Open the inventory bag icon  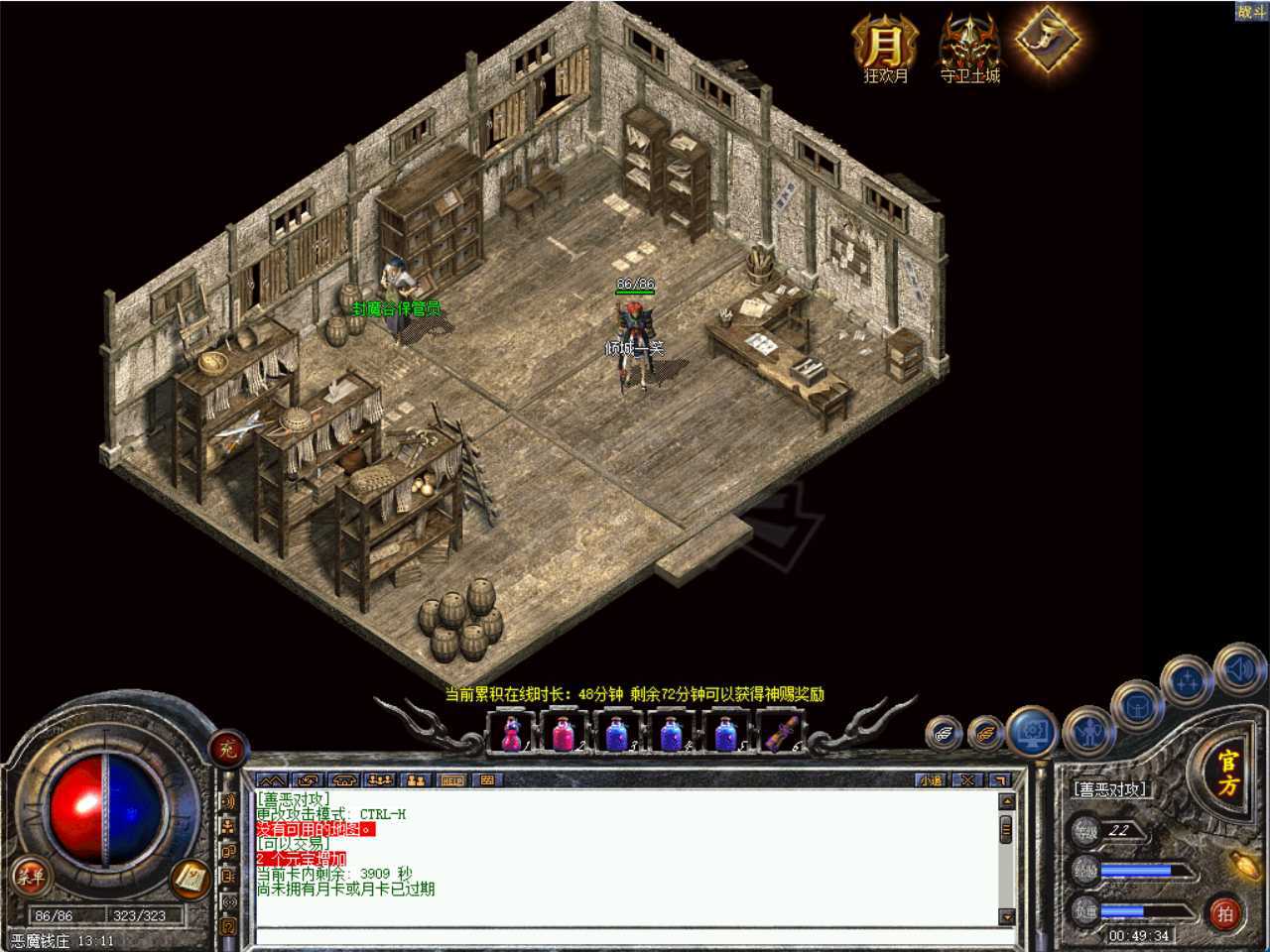point(1138,708)
